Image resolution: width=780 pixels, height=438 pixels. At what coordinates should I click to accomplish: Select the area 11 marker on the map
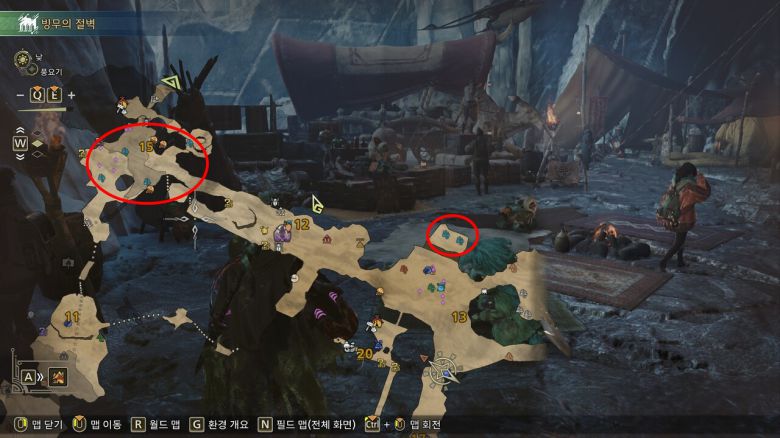click(71, 318)
